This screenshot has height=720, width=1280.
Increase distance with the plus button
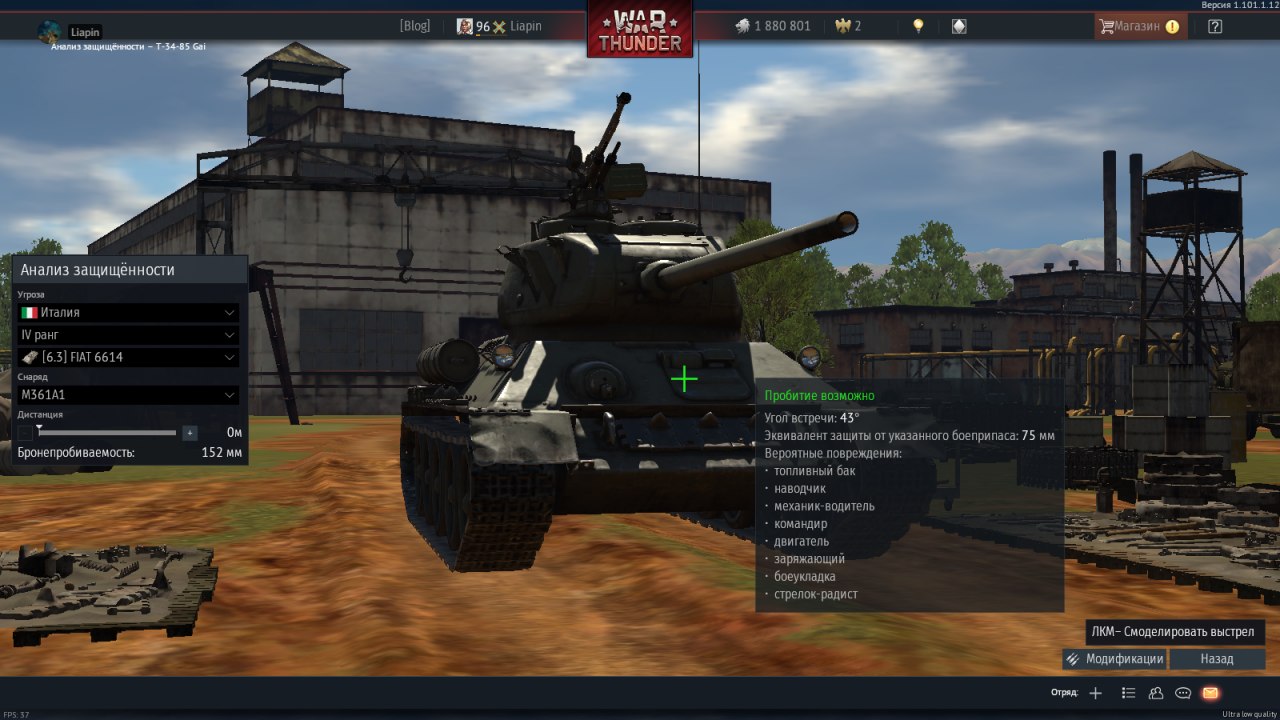coord(190,433)
